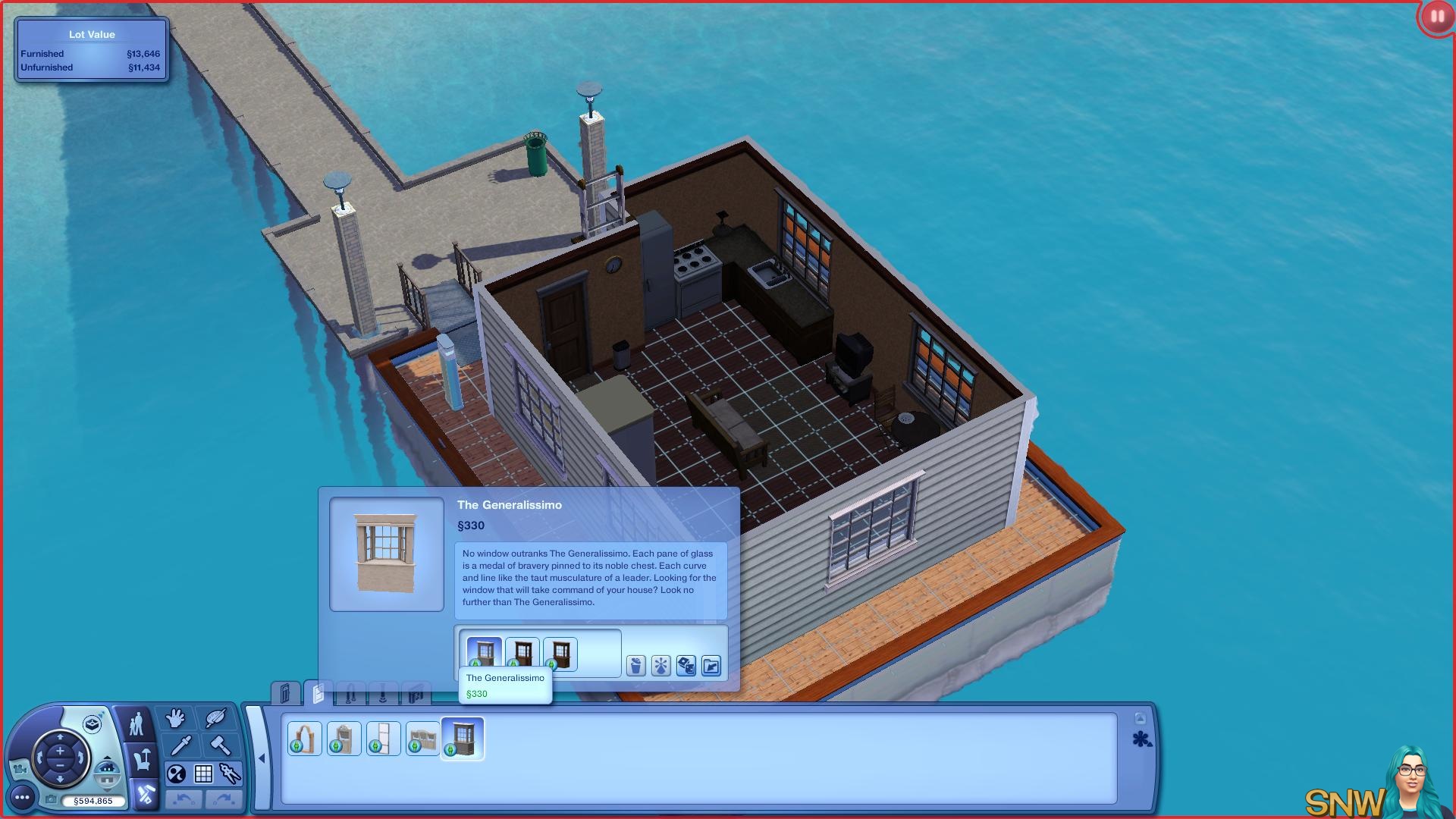Choose the wide multi-pane window thumbnail
This screenshot has height=819, width=1456.
click(x=422, y=739)
